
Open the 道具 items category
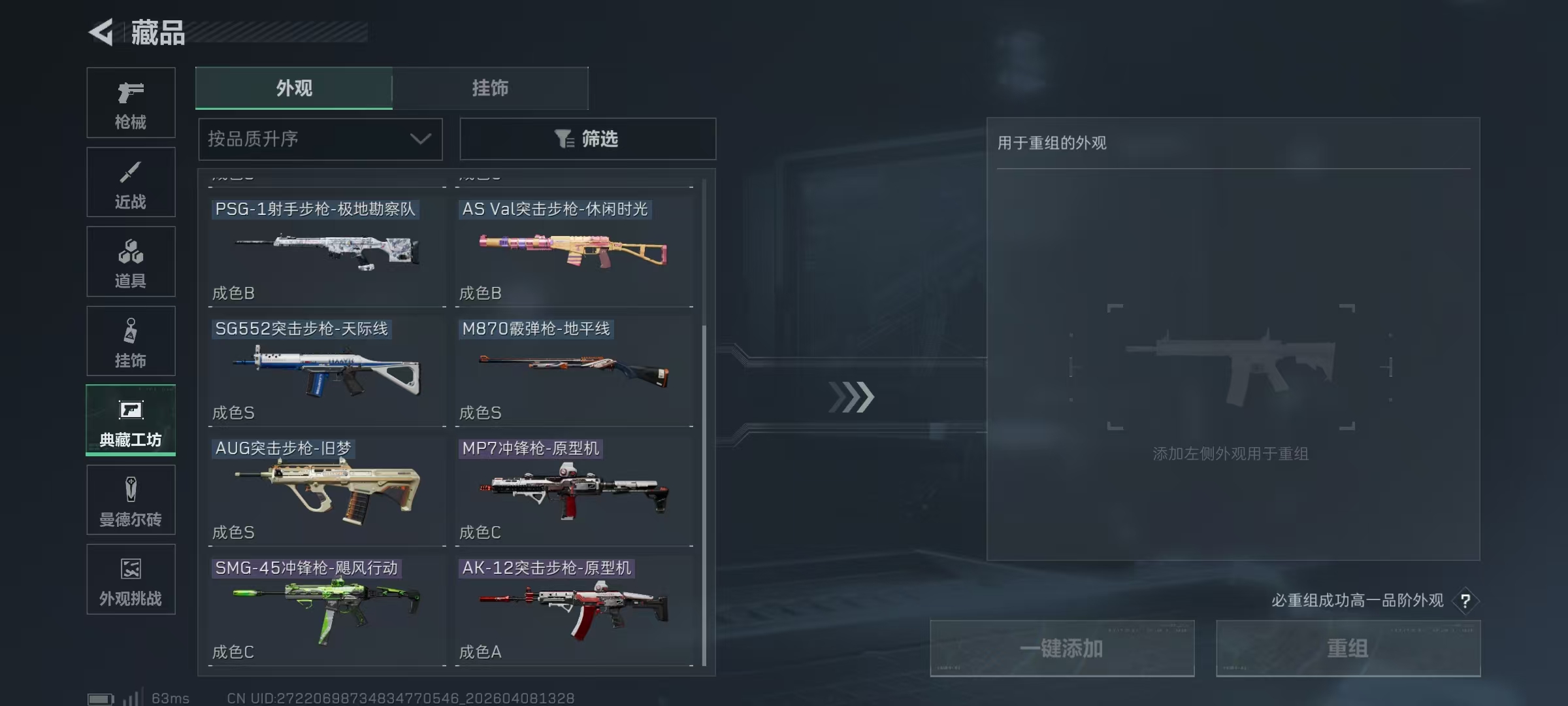click(x=131, y=261)
